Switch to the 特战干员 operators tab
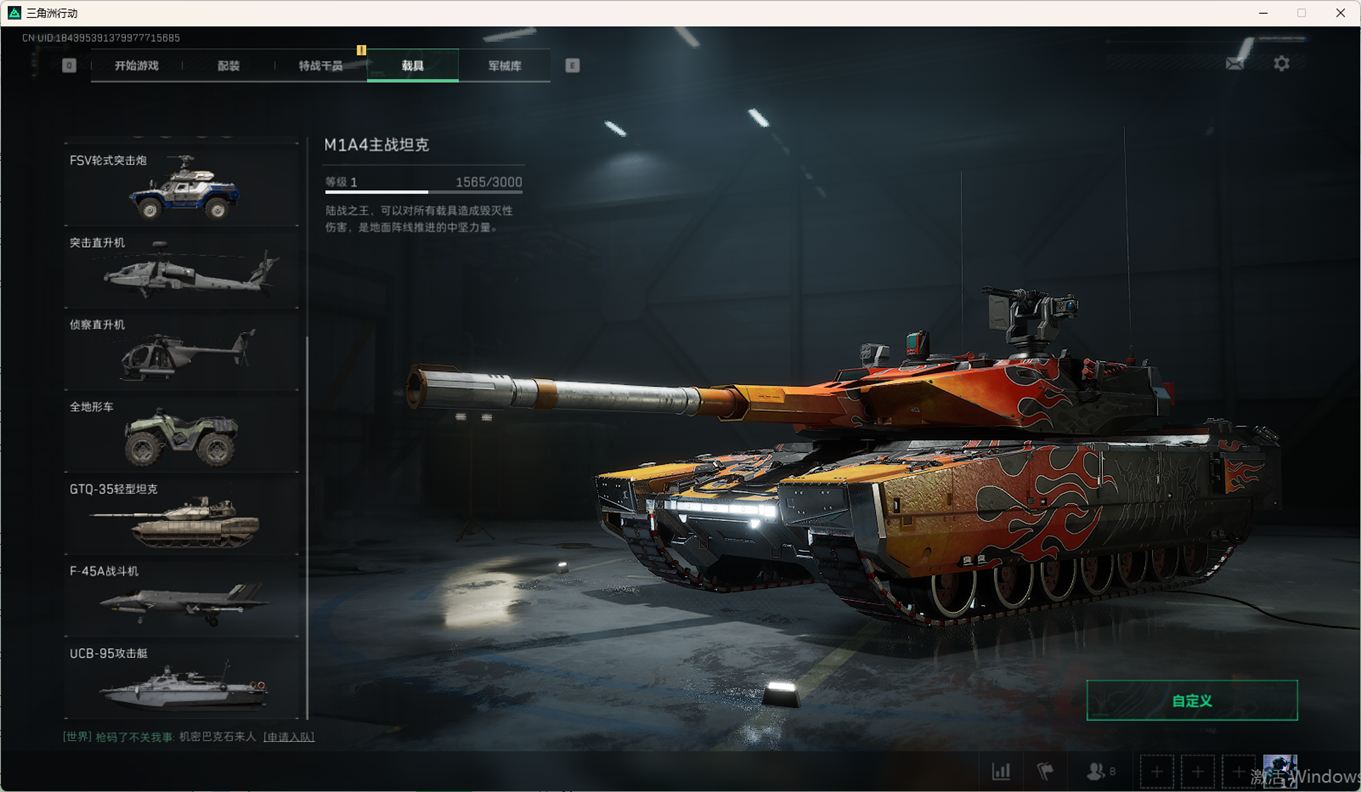 pyautogui.click(x=320, y=66)
